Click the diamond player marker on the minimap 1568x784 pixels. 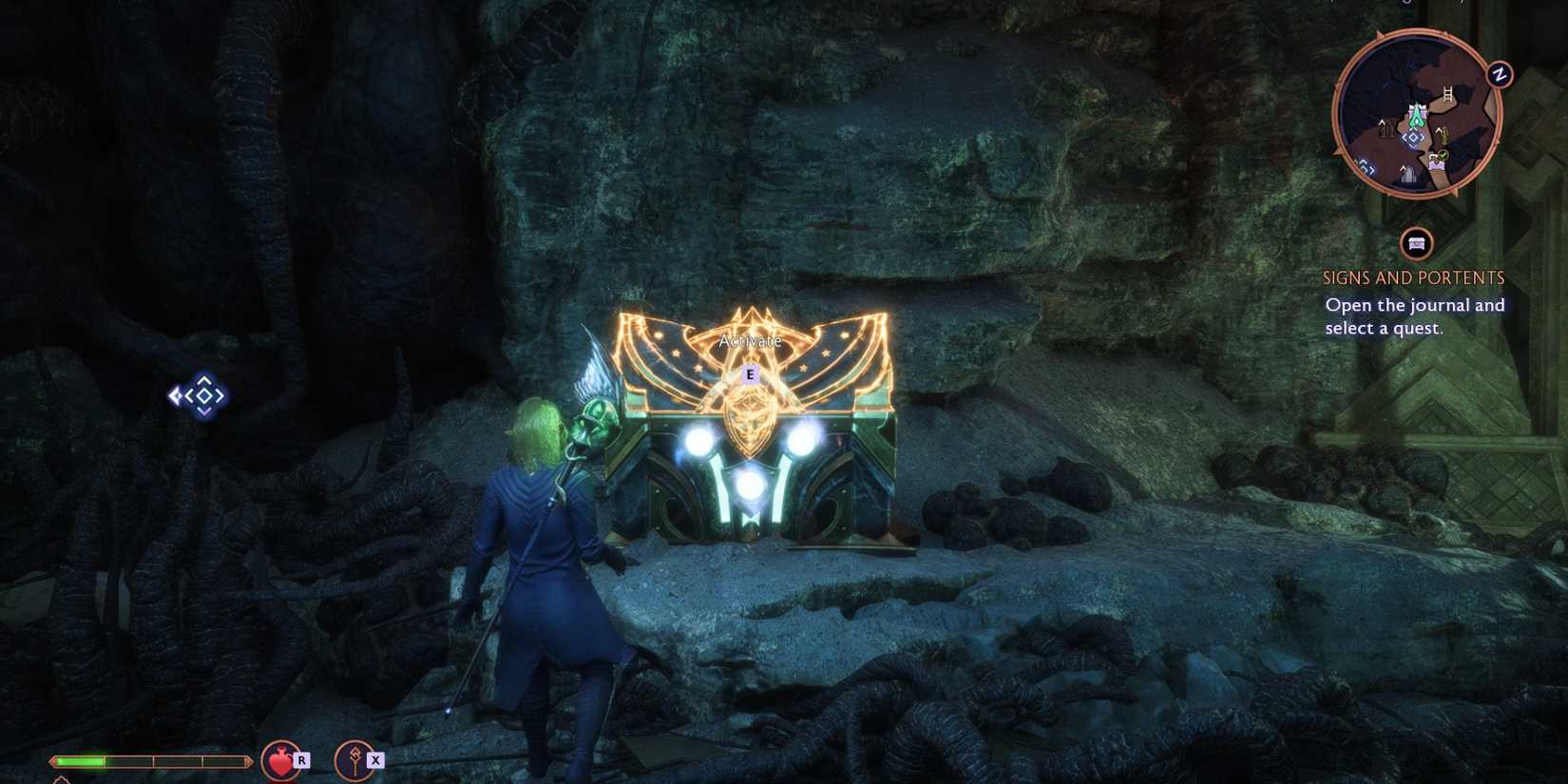(1413, 137)
